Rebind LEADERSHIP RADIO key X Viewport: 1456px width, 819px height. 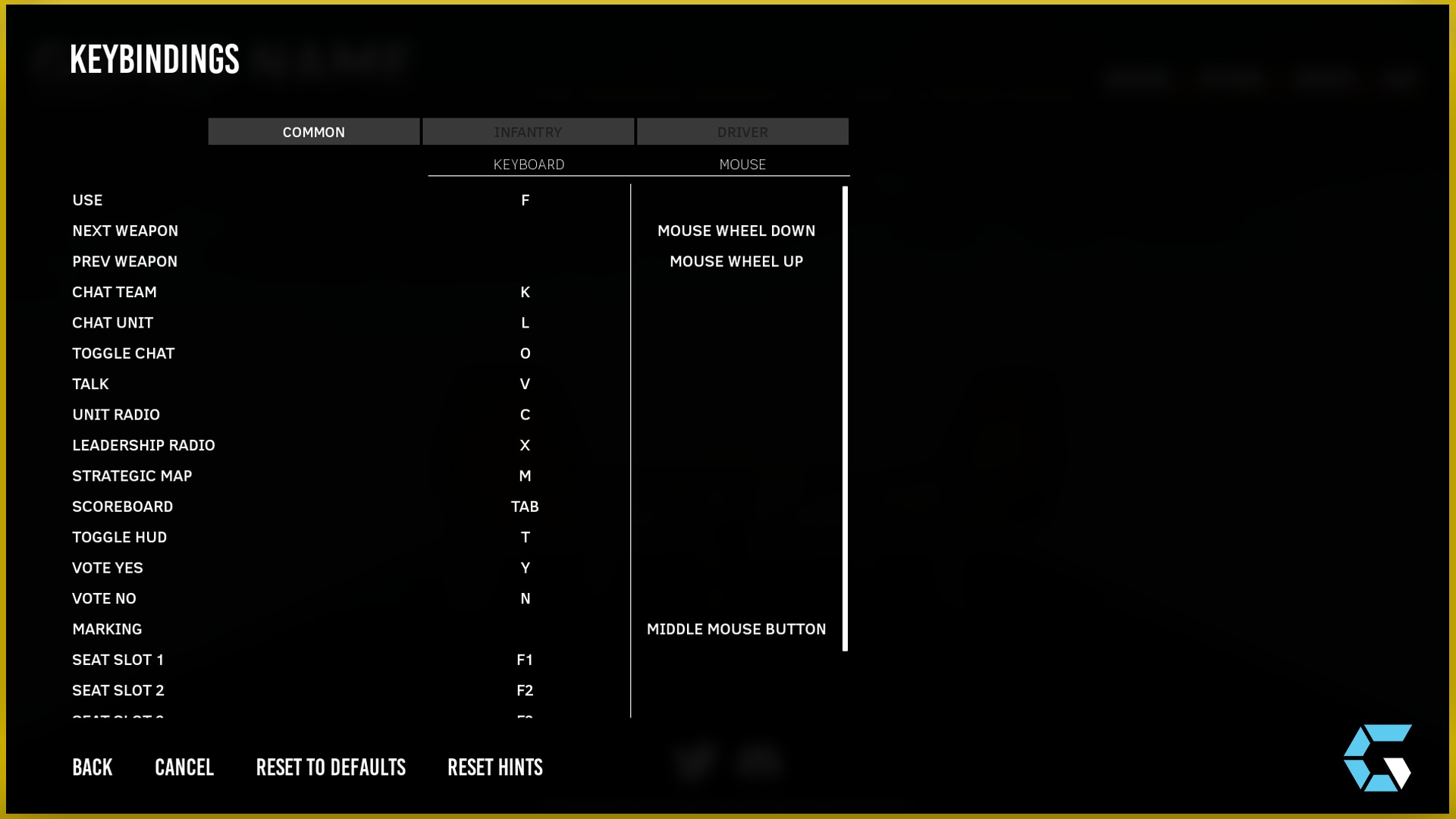point(525,445)
